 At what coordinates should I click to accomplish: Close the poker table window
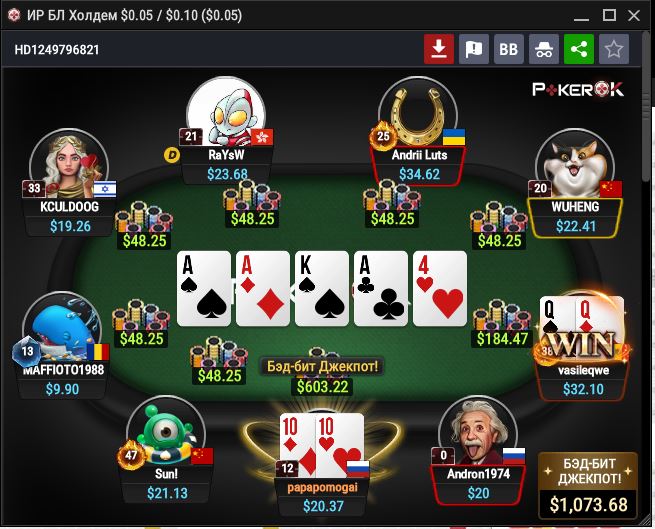coord(634,16)
